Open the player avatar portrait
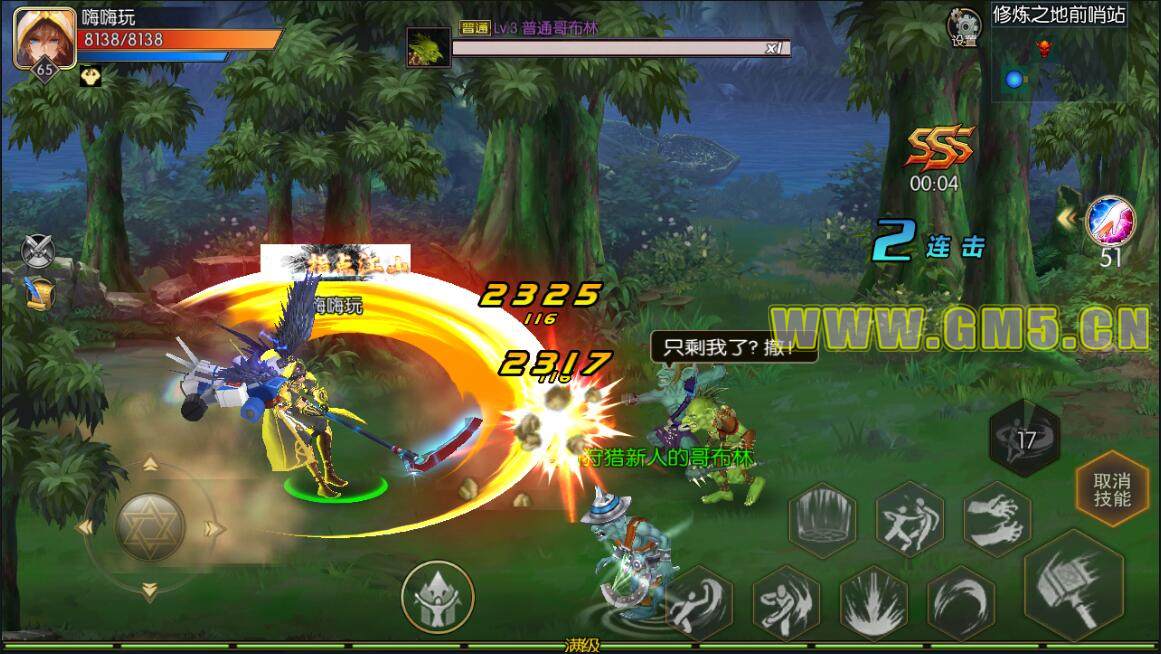 click(x=43, y=37)
